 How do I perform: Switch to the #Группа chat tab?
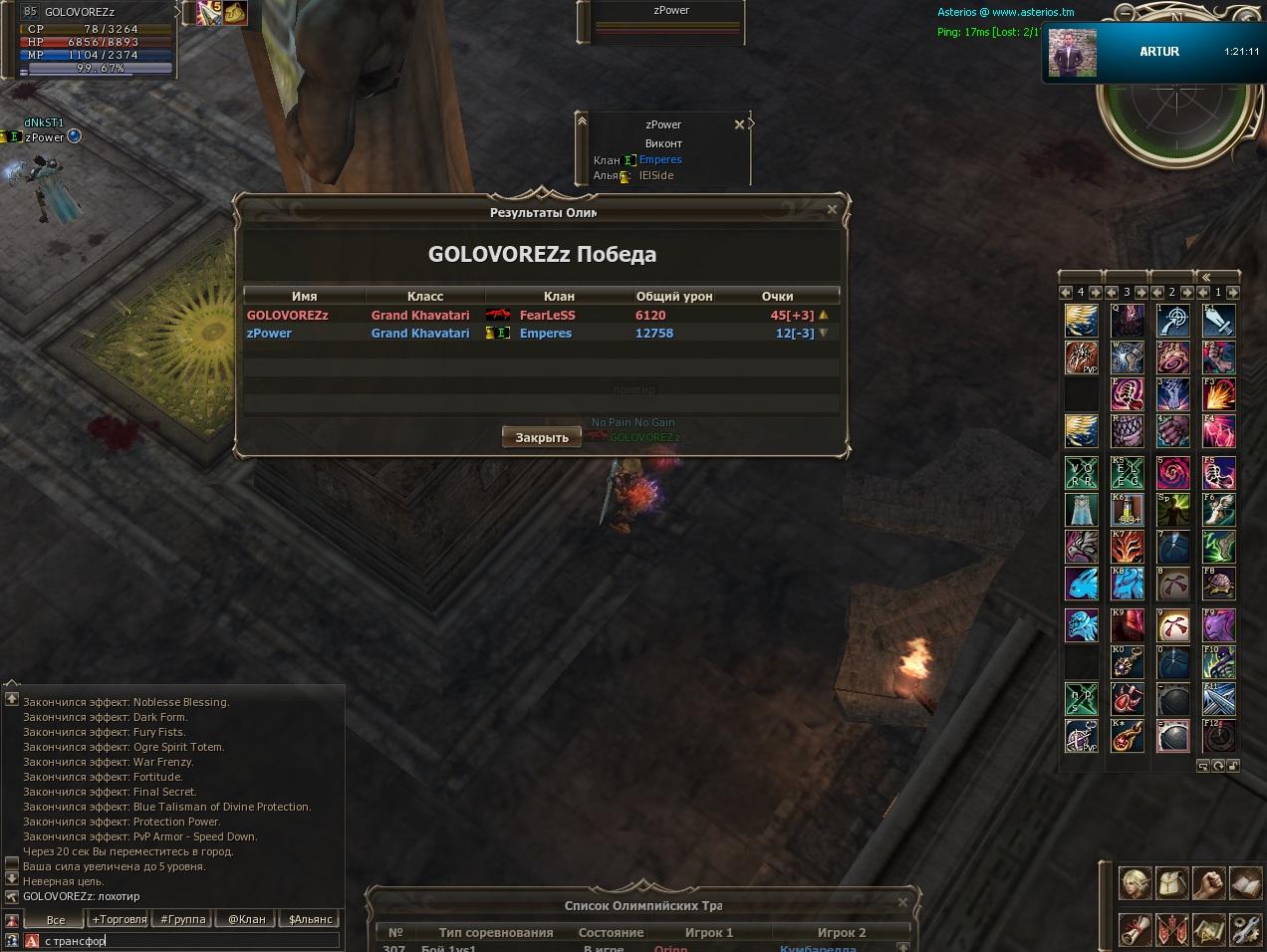183,920
